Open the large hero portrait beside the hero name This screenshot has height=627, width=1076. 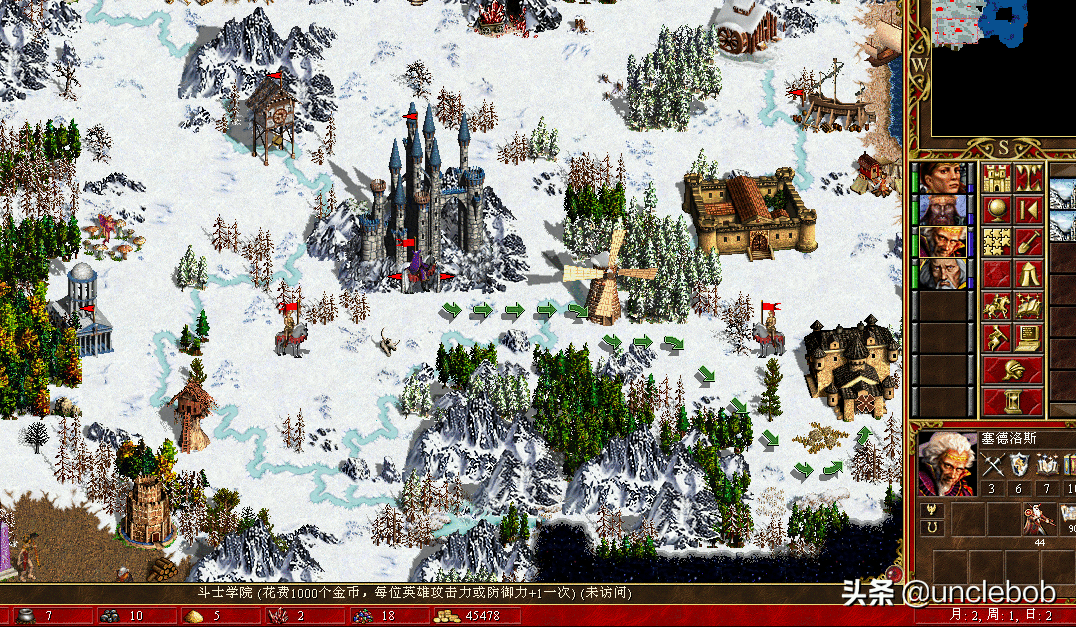click(x=945, y=464)
